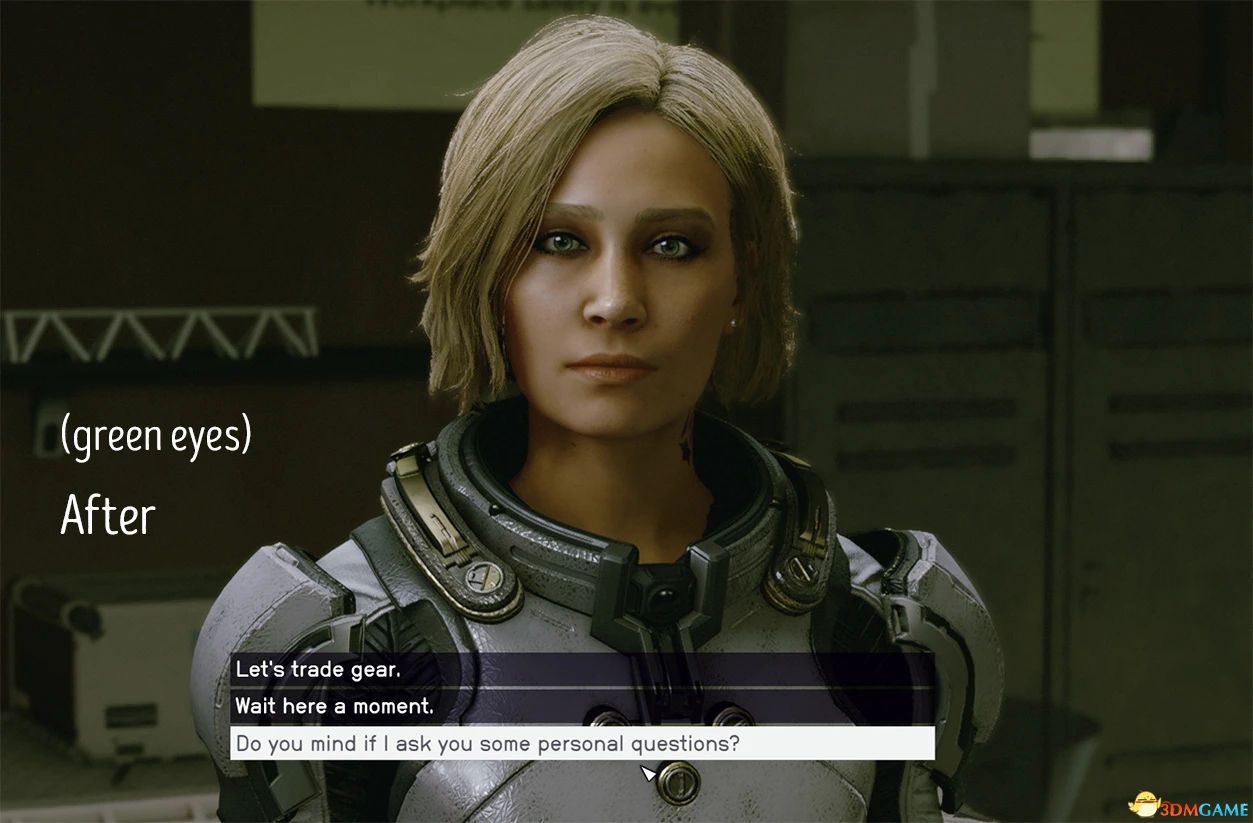Ask the personal questions dialogue option
Image resolution: width=1253 pixels, height=823 pixels.
(487, 743)
